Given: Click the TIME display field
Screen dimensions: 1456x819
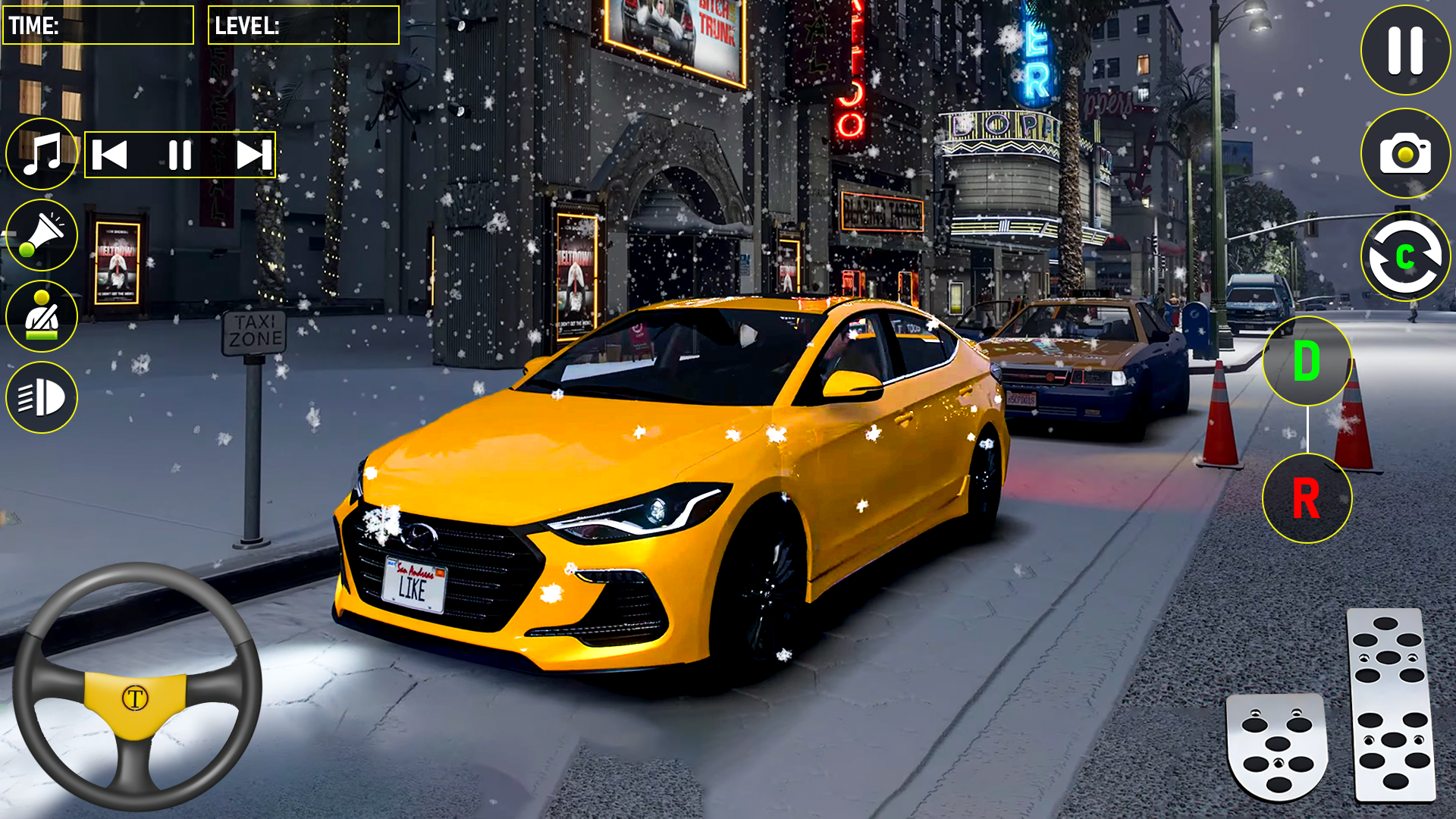Looking at the screenshot, I should (97, 24).
